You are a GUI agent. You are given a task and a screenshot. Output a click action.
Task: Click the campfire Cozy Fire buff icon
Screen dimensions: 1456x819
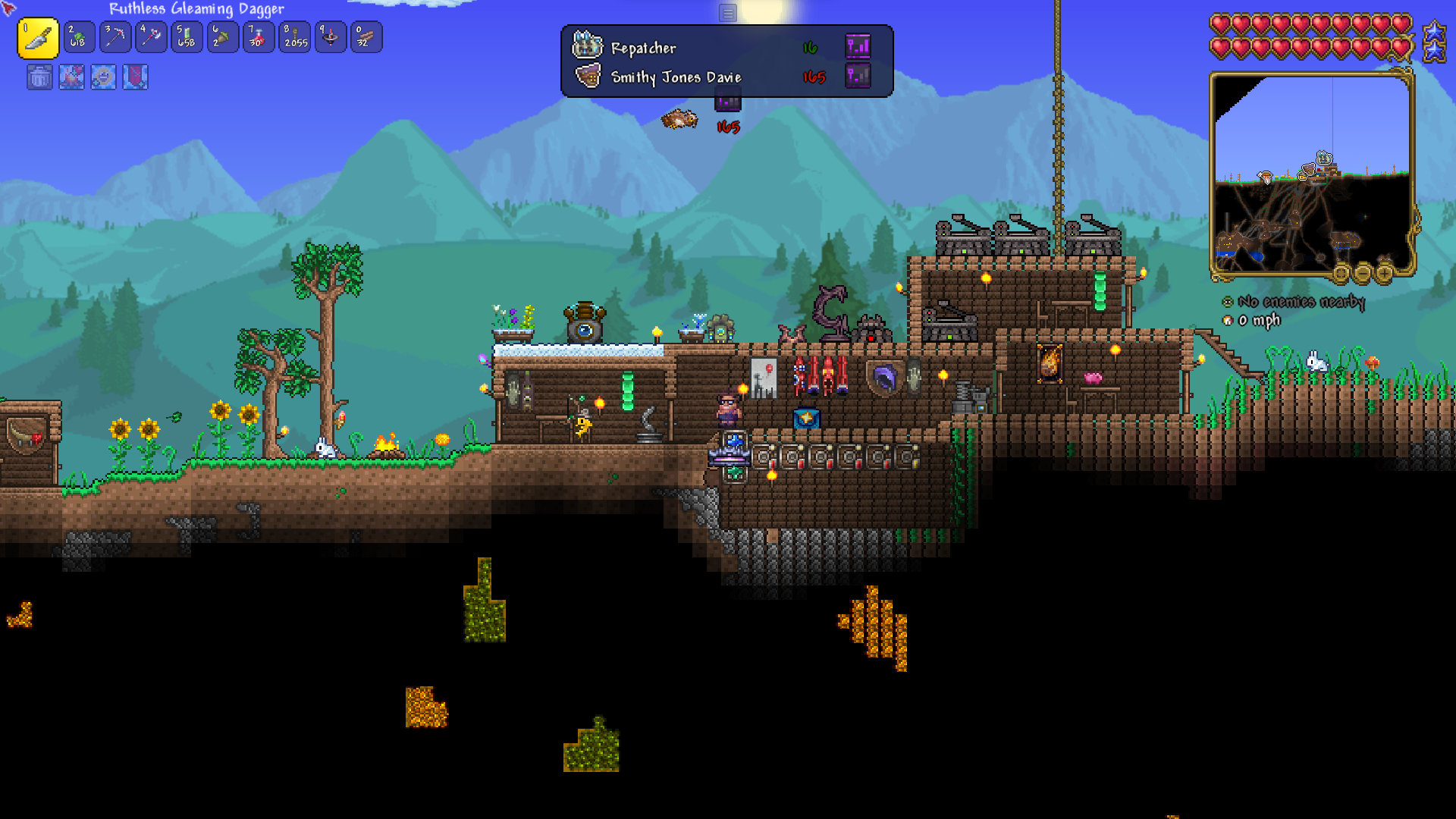(x=71, y=77)
